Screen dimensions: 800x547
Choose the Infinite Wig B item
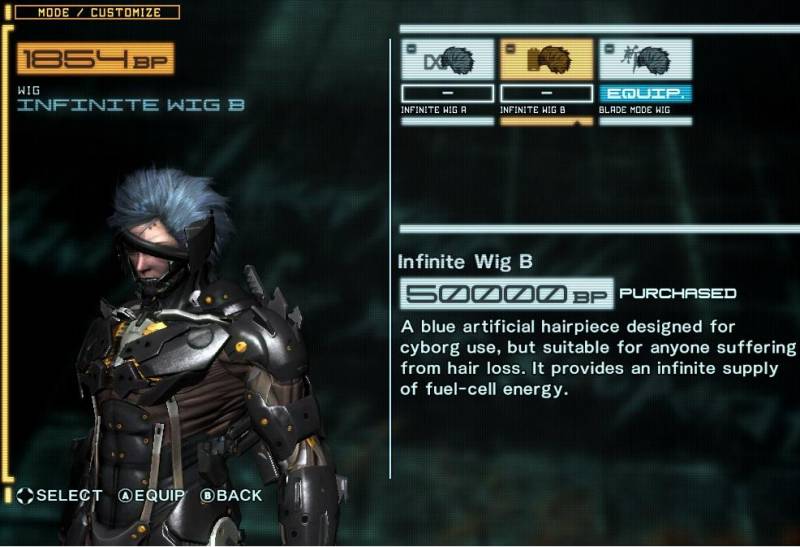(546, 62)
